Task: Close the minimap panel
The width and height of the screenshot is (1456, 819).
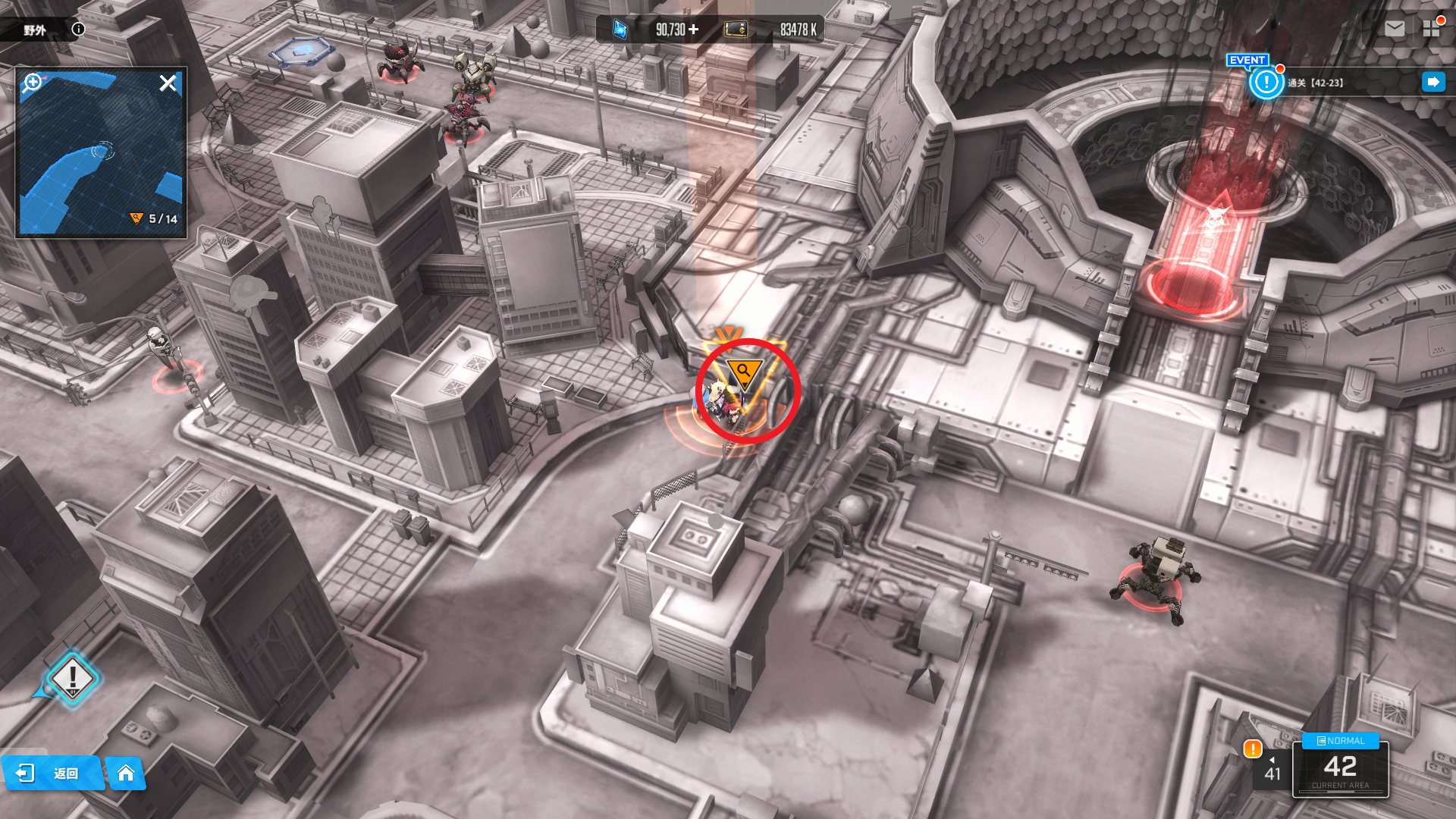Action: (x=168, y=83)
